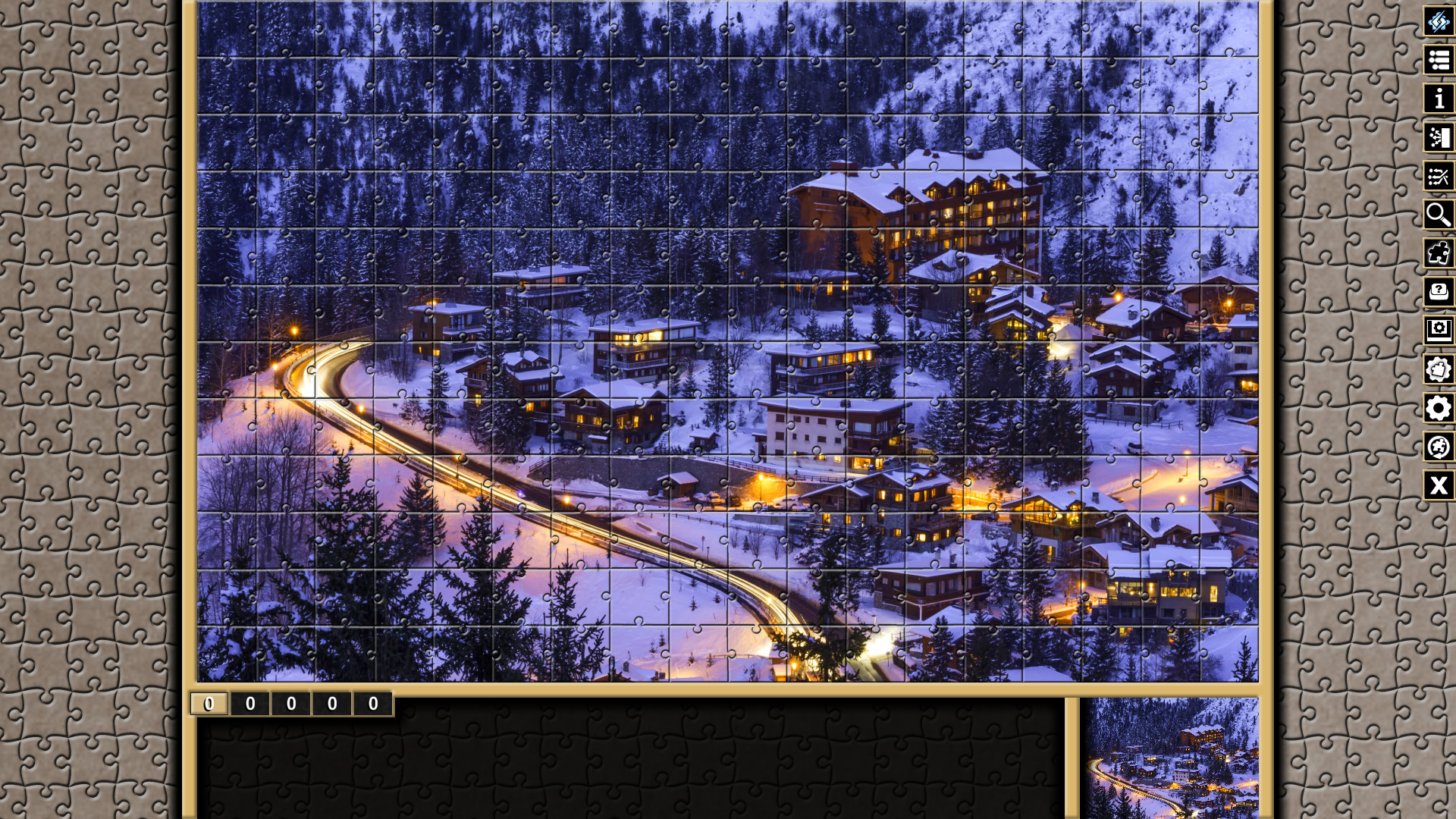Open the puzzle-piece gear options icon
The image size is (1456, 819).
[x=1439, y=370]
